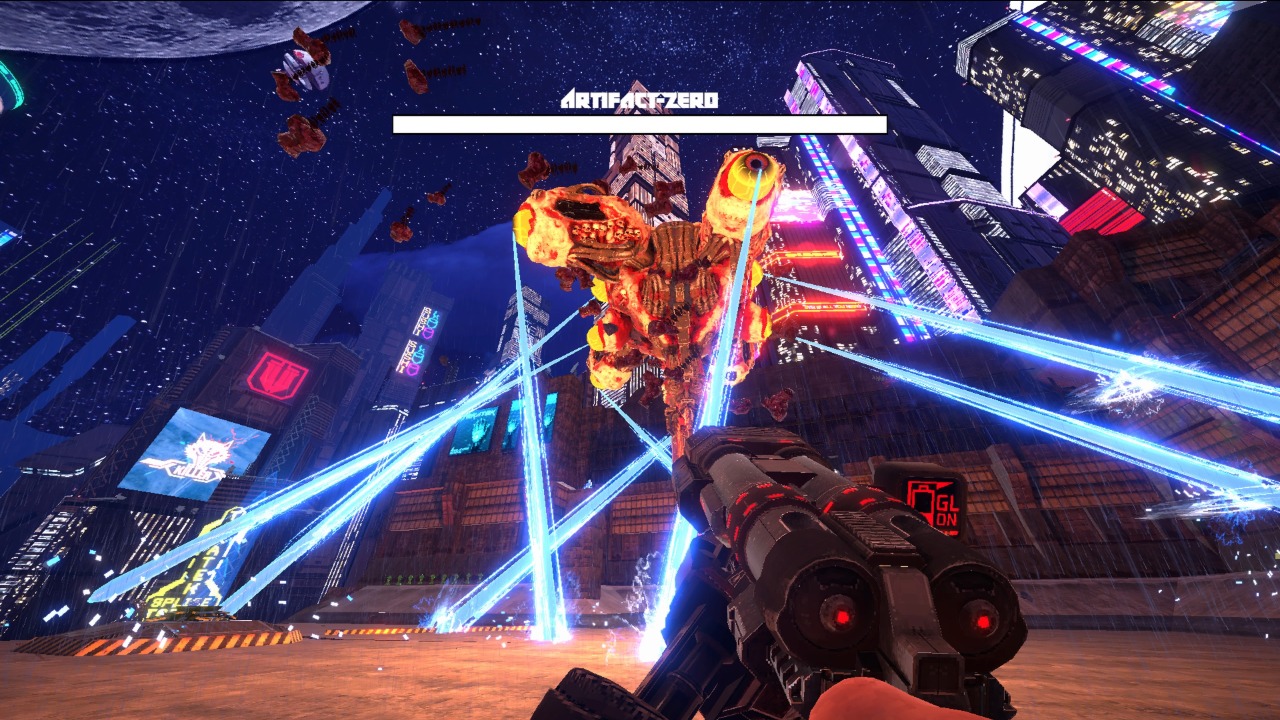Viewport: 1280px width, 720px height.
Task: Click the red lens on the right weapon barrel
Action: click(983, 620)
